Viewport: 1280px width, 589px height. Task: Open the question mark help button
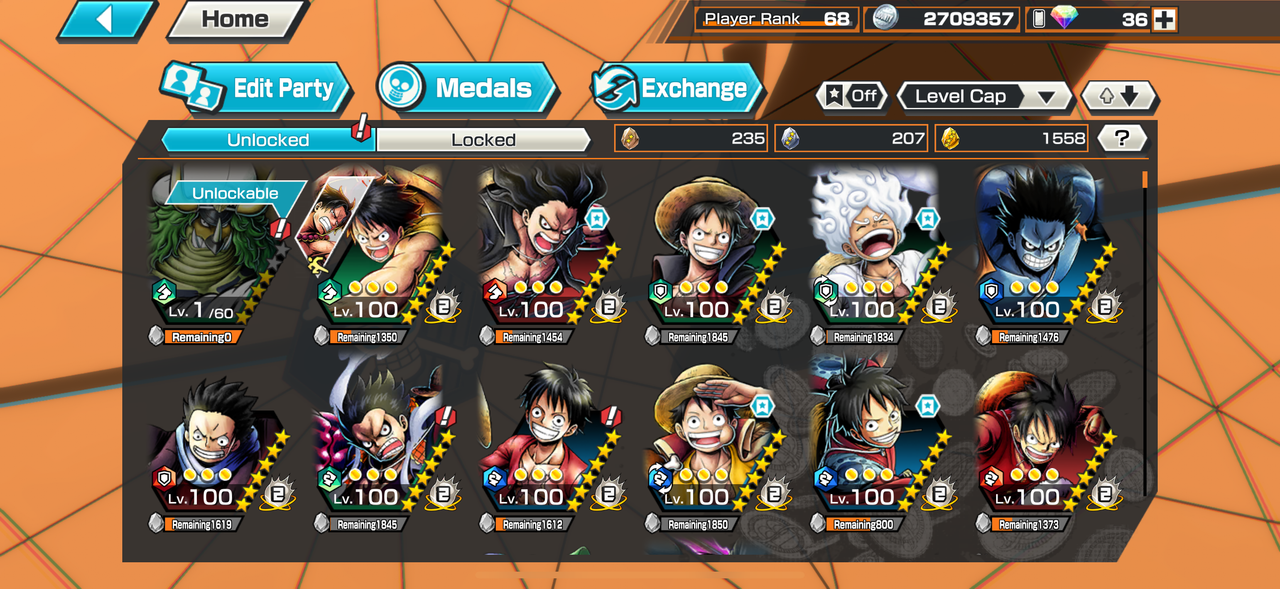(1122, 138)
